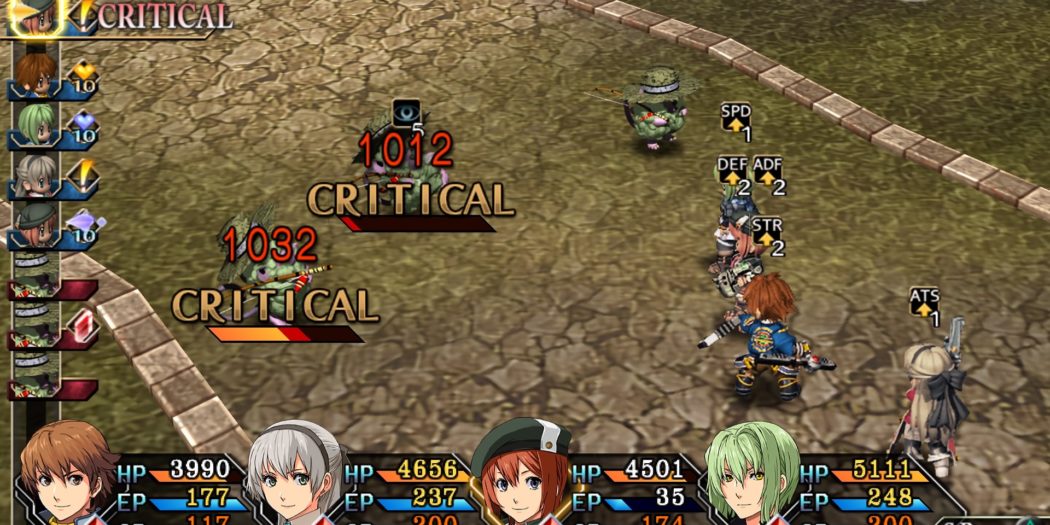Select silver-haired Elie in the turn order bar

[35, 175]
